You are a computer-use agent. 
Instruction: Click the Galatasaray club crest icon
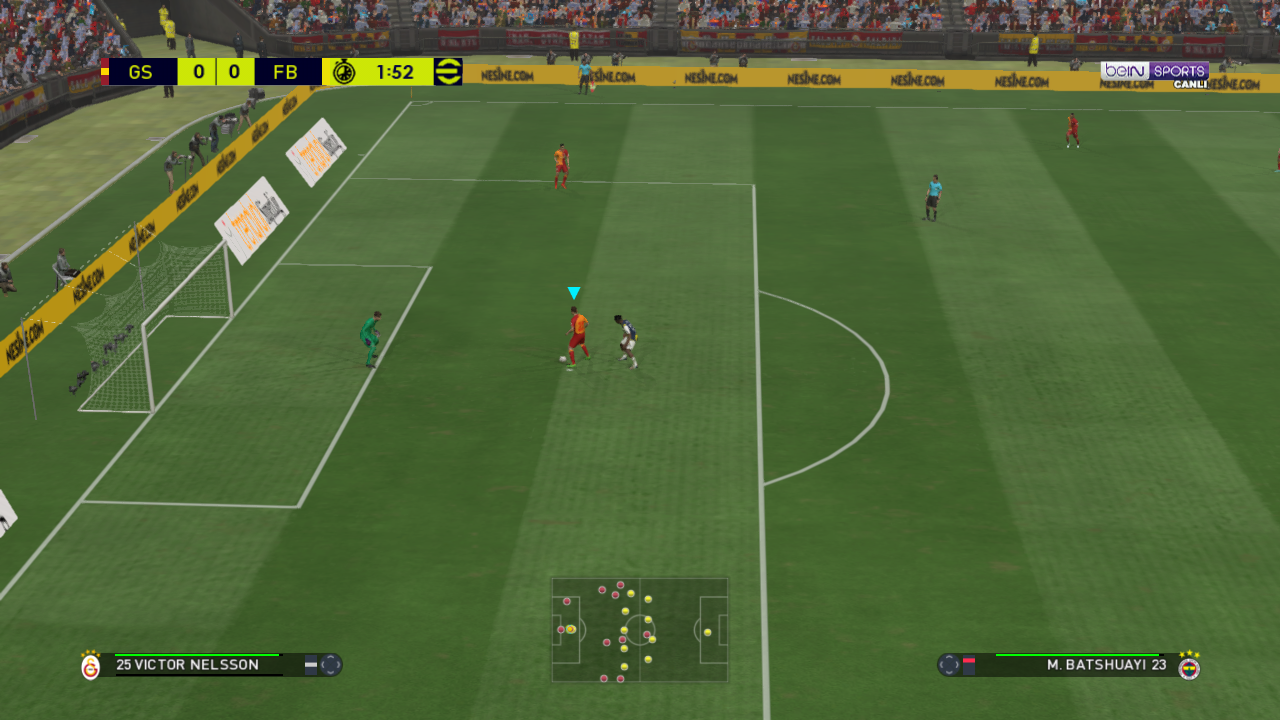tap(91, 666)
